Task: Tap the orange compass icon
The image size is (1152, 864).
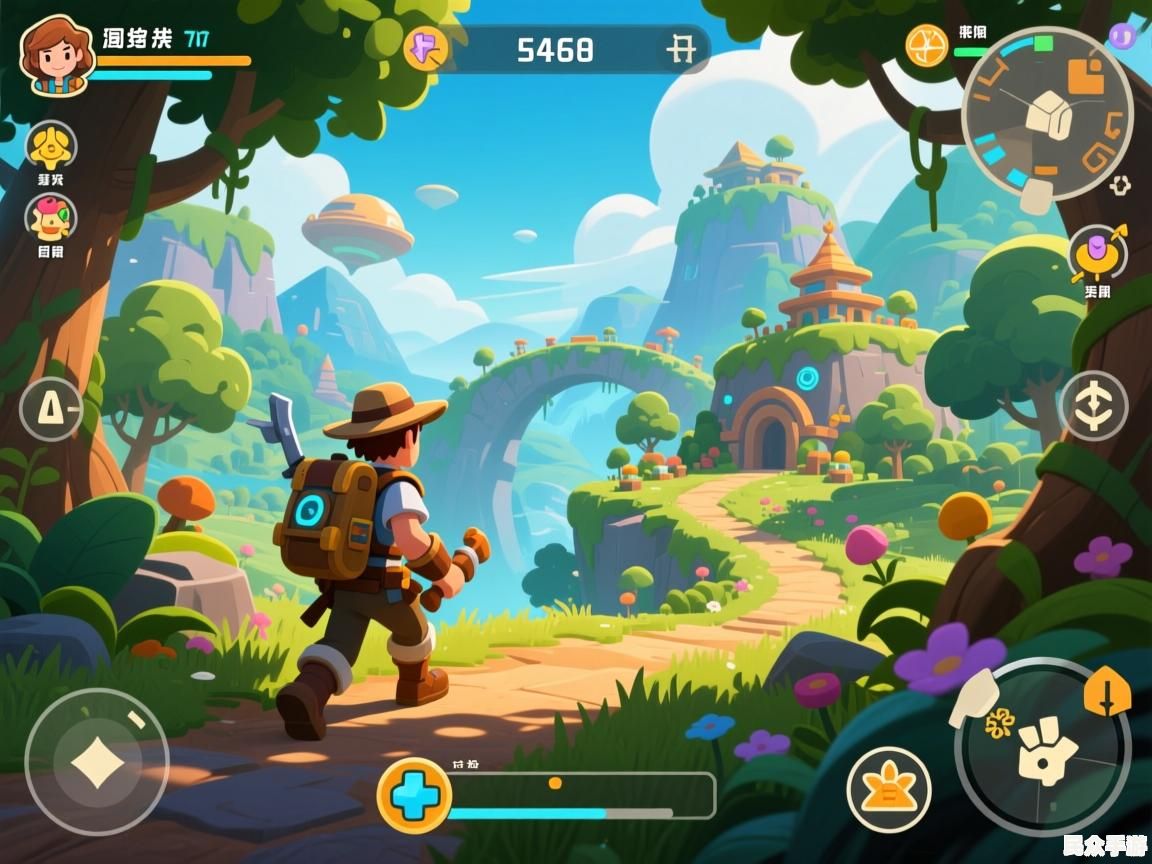Action: click(927, 45)
